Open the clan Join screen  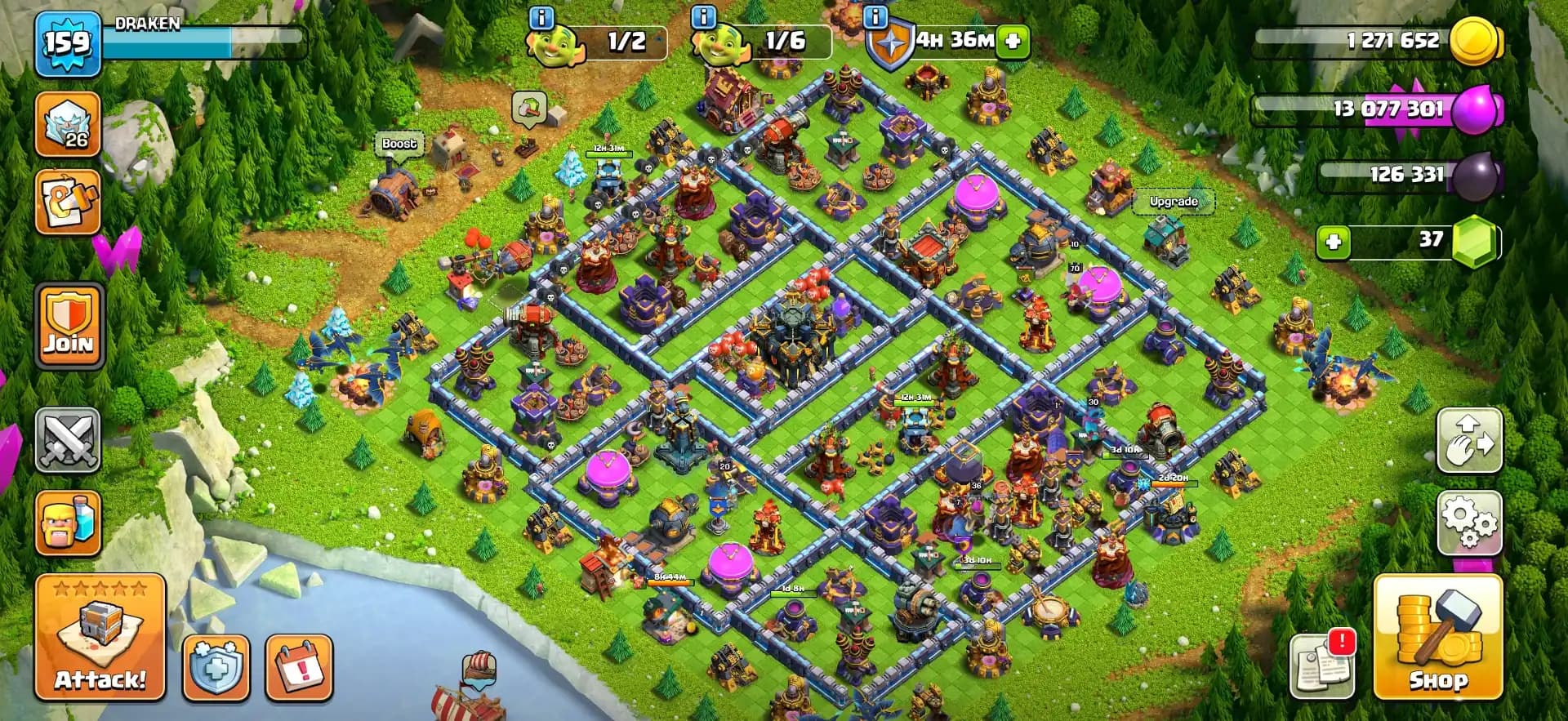tap(69, 325)
